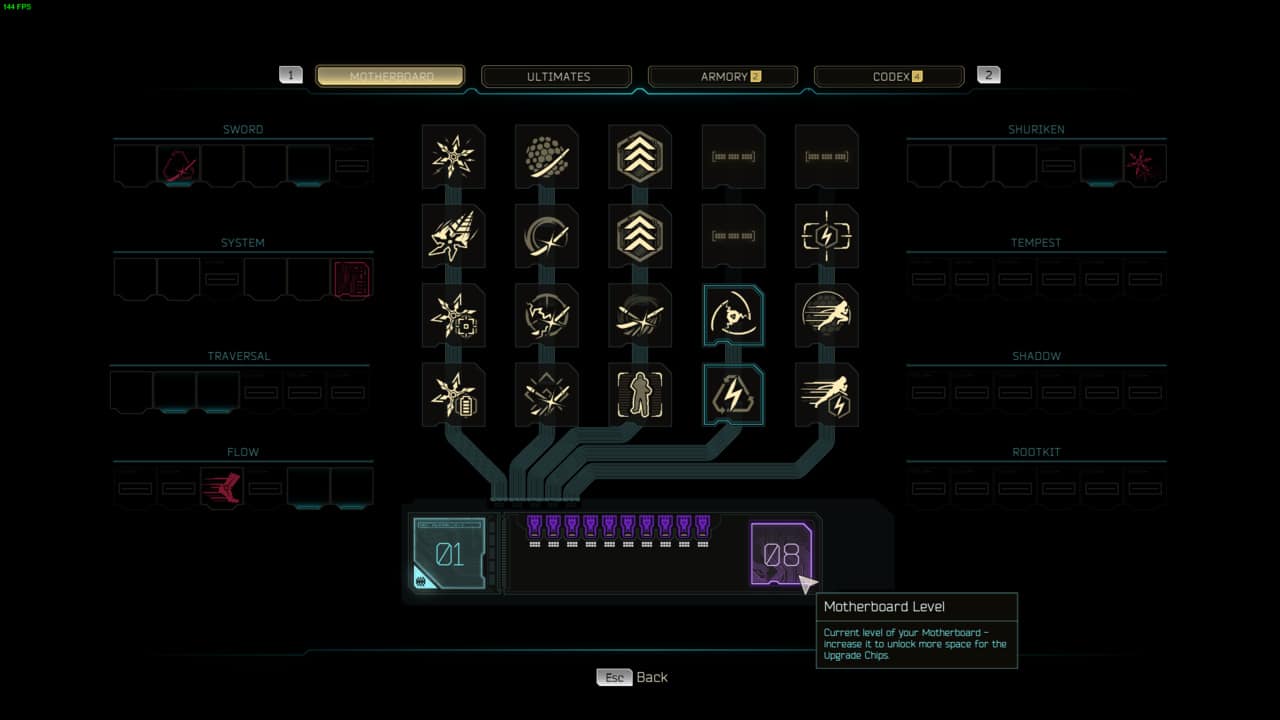Show the Codex tab
The height and width of the screenshot is (720, 1280).
(889, 76)
